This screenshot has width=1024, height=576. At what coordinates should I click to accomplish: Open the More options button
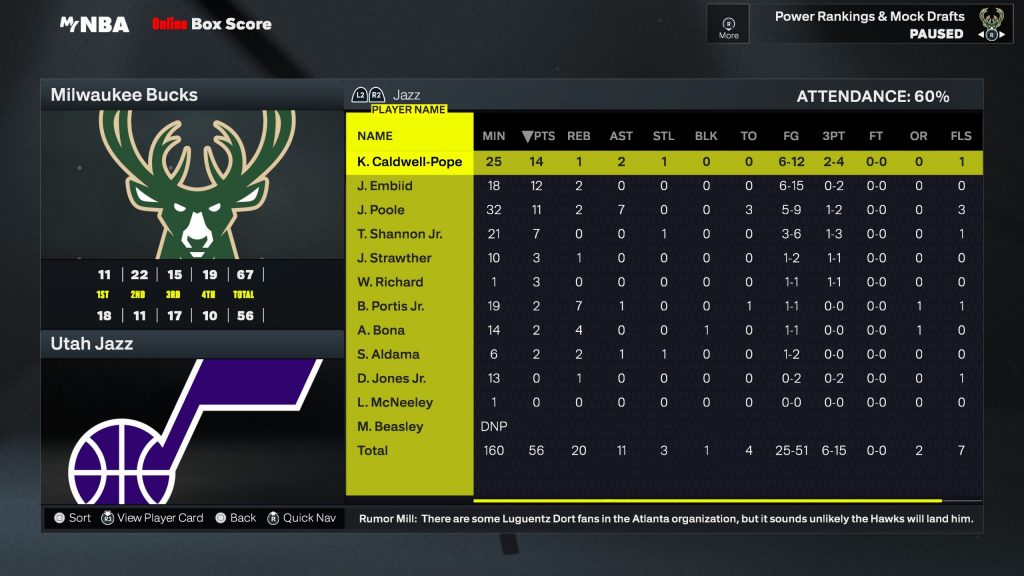tap(728, 25)
